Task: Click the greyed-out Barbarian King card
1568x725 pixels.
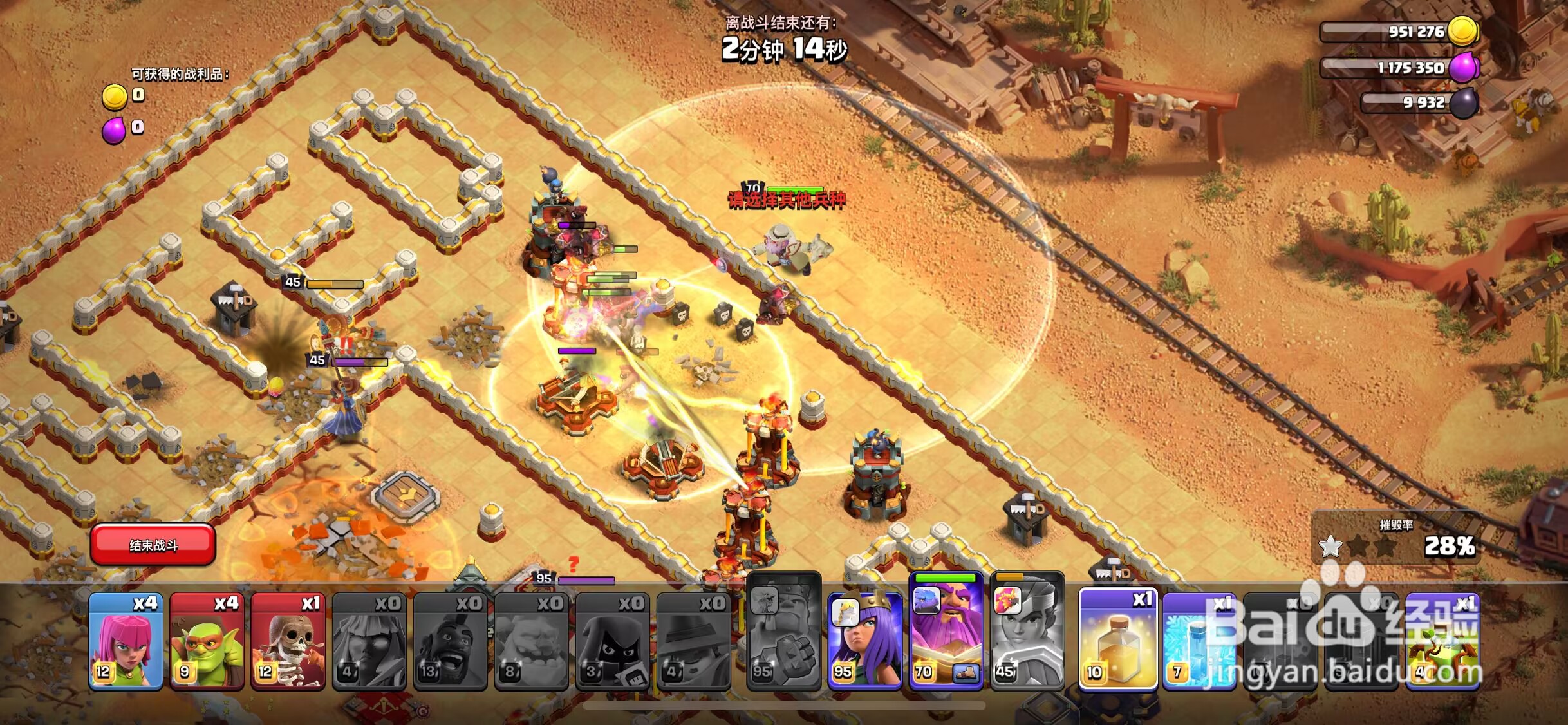Action: click(x=784, y=634)
